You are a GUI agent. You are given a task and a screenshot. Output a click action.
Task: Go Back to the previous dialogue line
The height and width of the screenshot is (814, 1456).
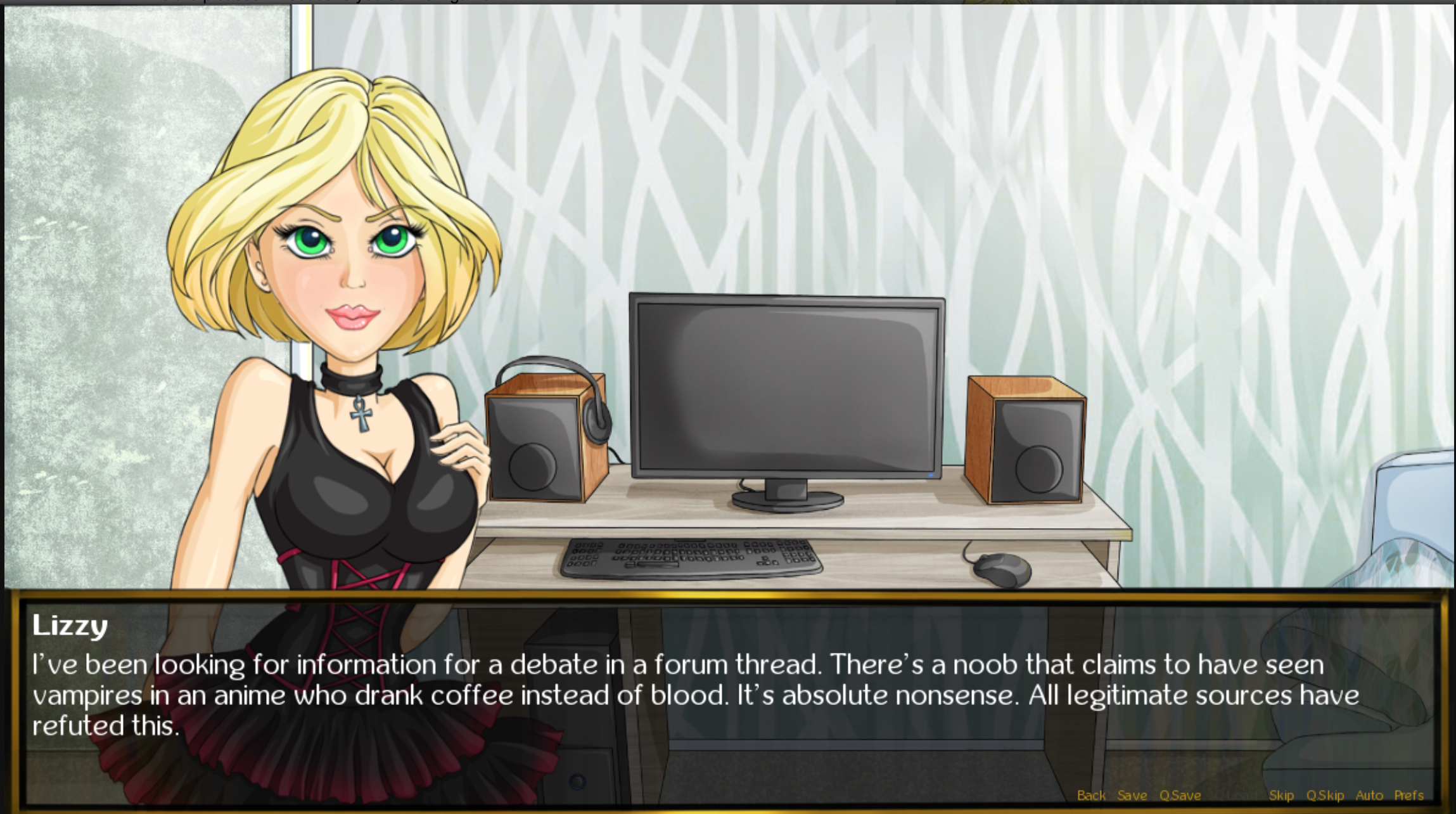pos(1091,795)
